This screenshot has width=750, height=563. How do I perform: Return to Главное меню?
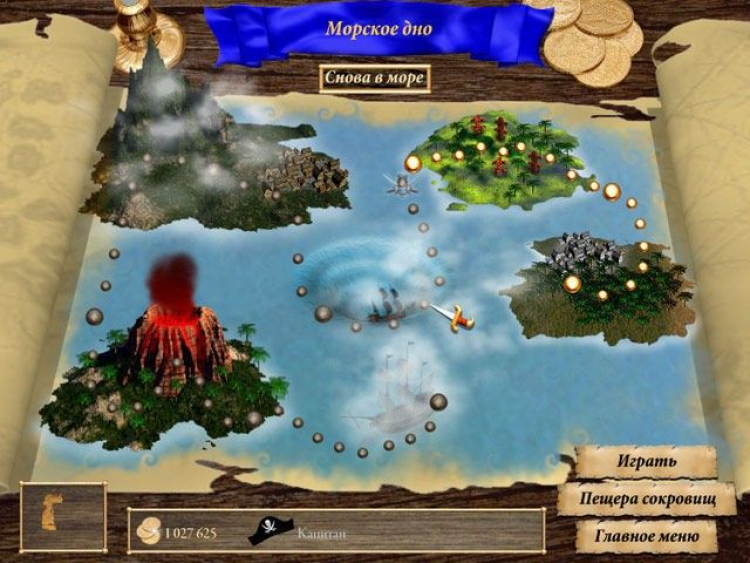click(646, 536)
